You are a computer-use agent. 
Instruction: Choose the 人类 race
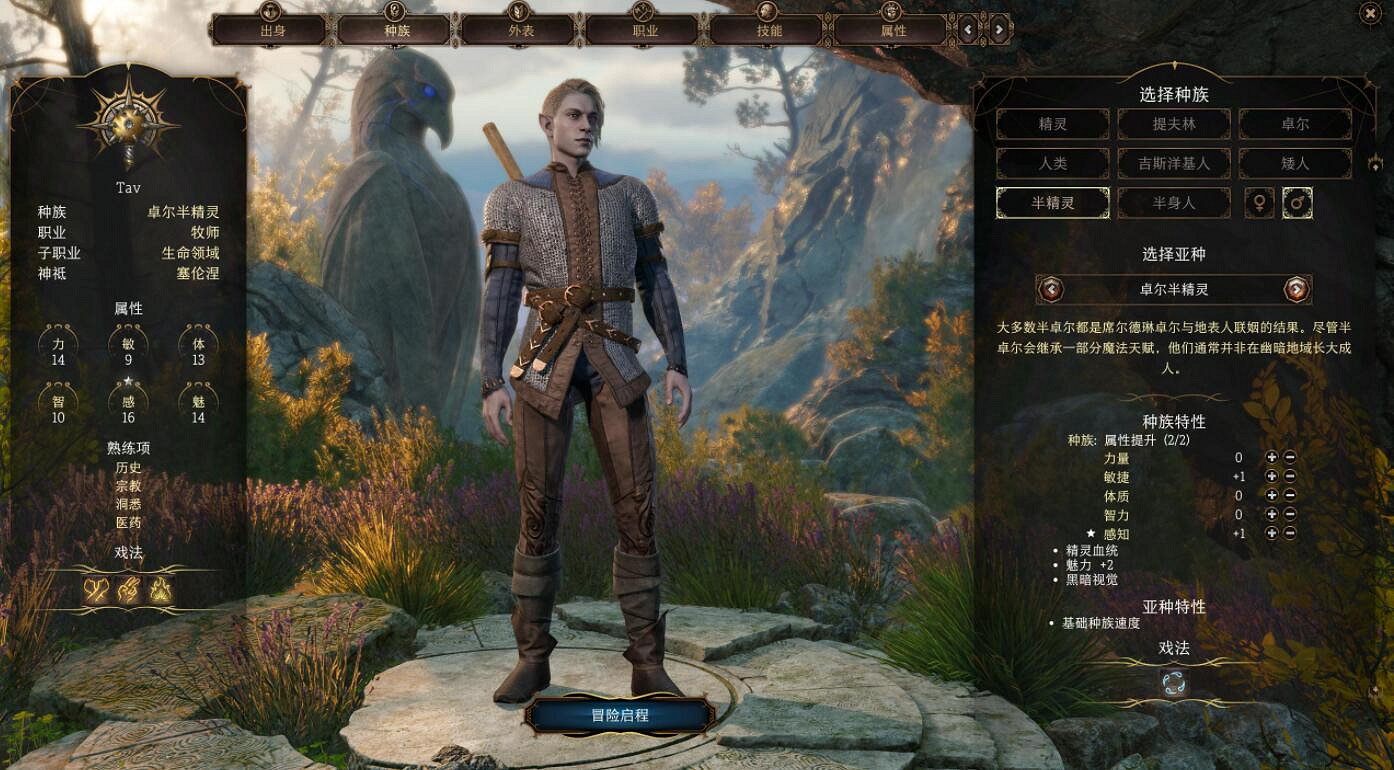tap(1052, 163)
